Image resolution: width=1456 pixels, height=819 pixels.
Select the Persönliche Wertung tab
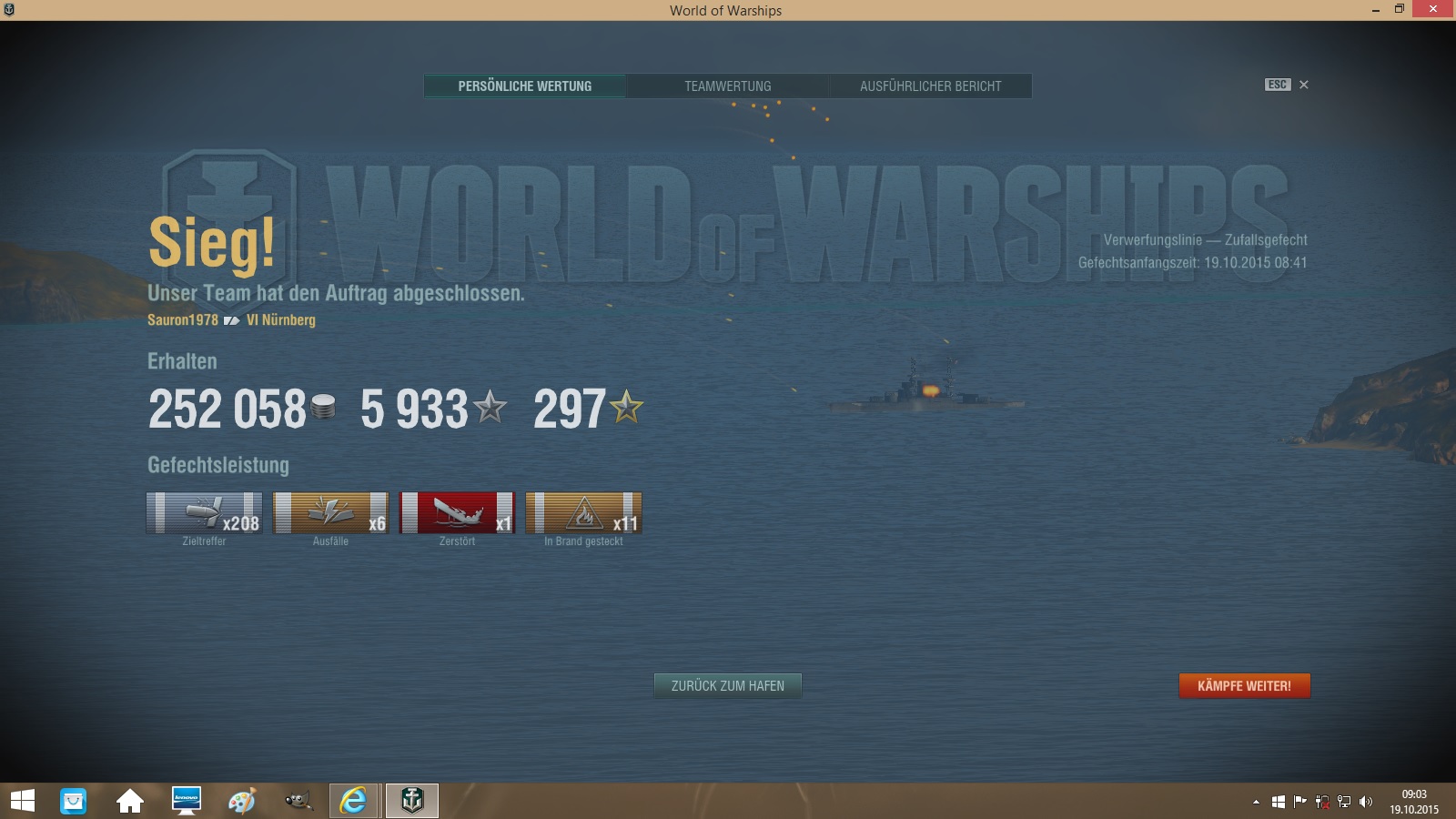(525, 86)
